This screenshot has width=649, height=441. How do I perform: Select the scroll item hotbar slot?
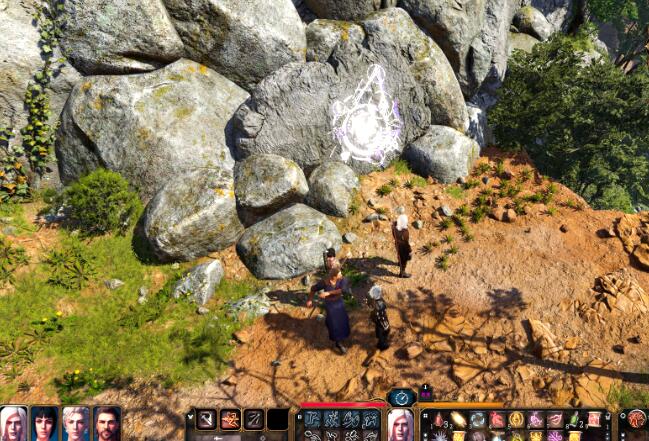(594, 420)
